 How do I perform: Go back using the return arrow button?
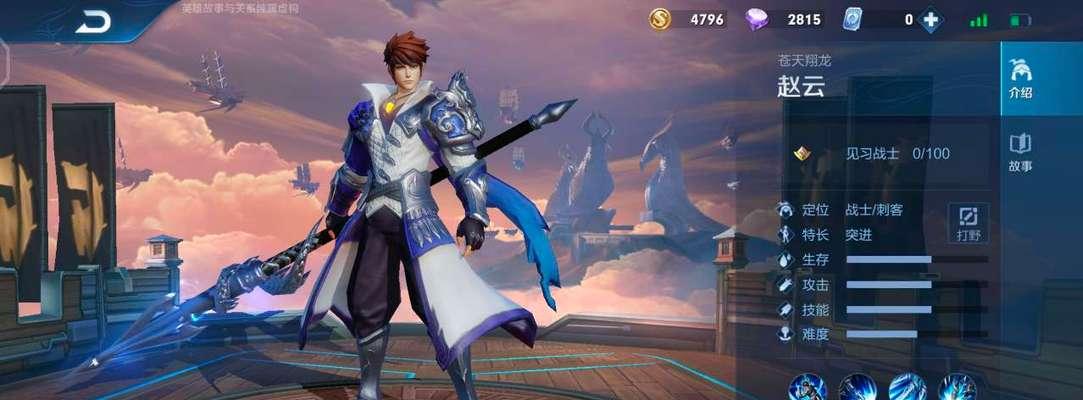[94, 20]
